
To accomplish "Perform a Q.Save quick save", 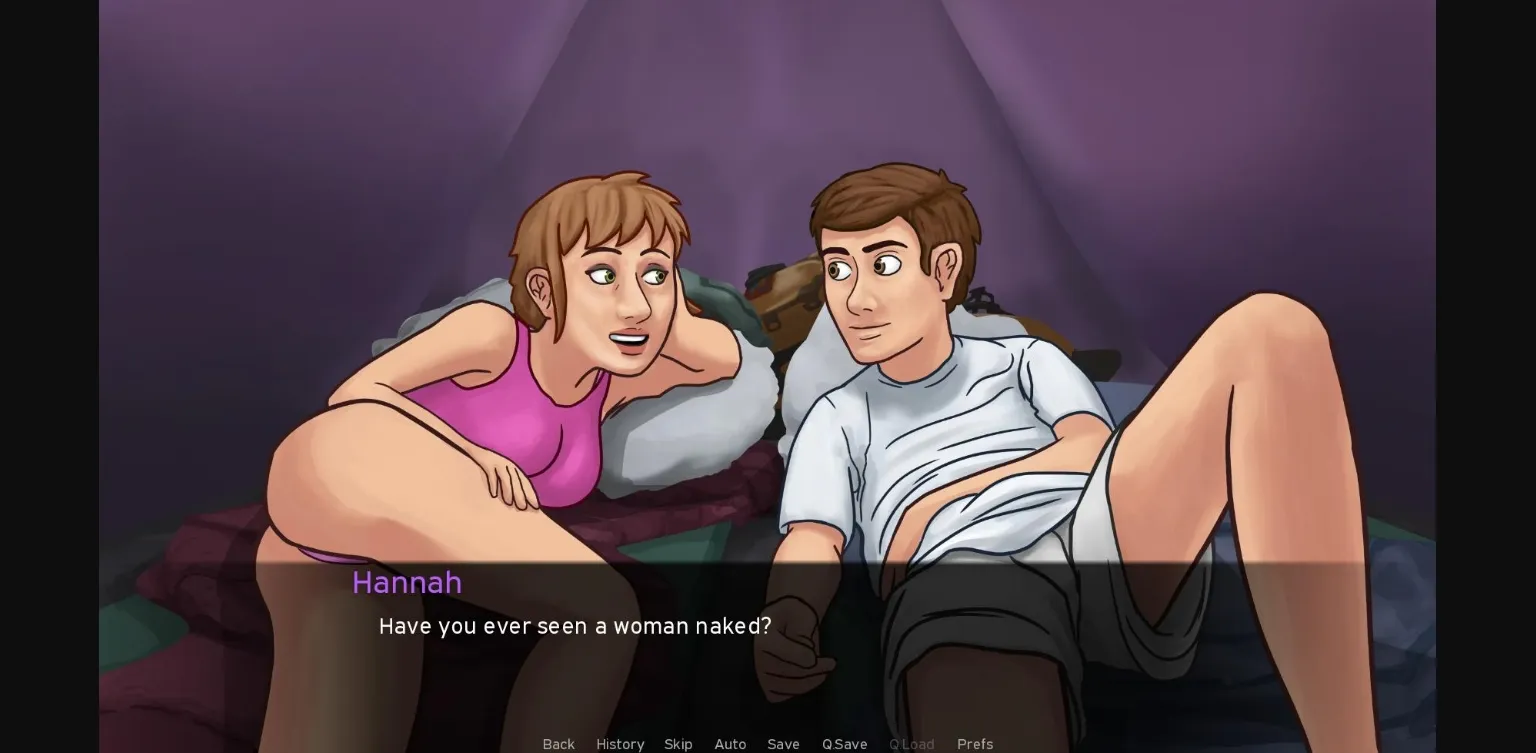I will coord(844,744).
